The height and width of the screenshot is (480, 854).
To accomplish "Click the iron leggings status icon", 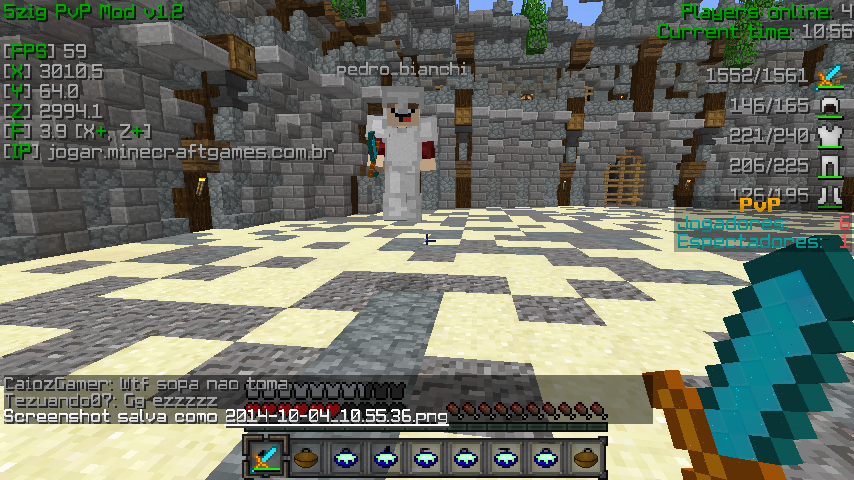I will [829, 166].
